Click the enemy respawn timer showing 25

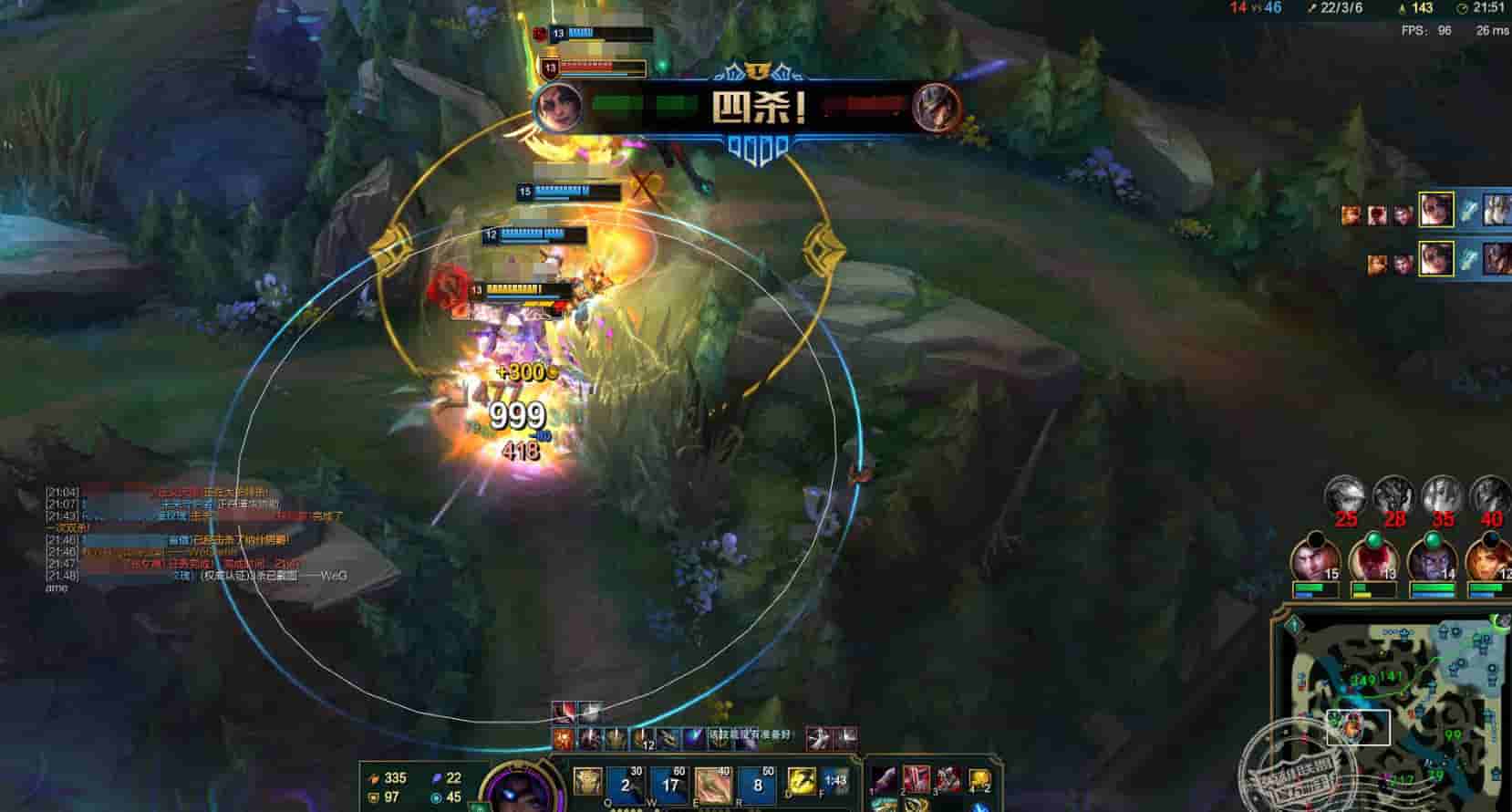tap(1344, 497)
